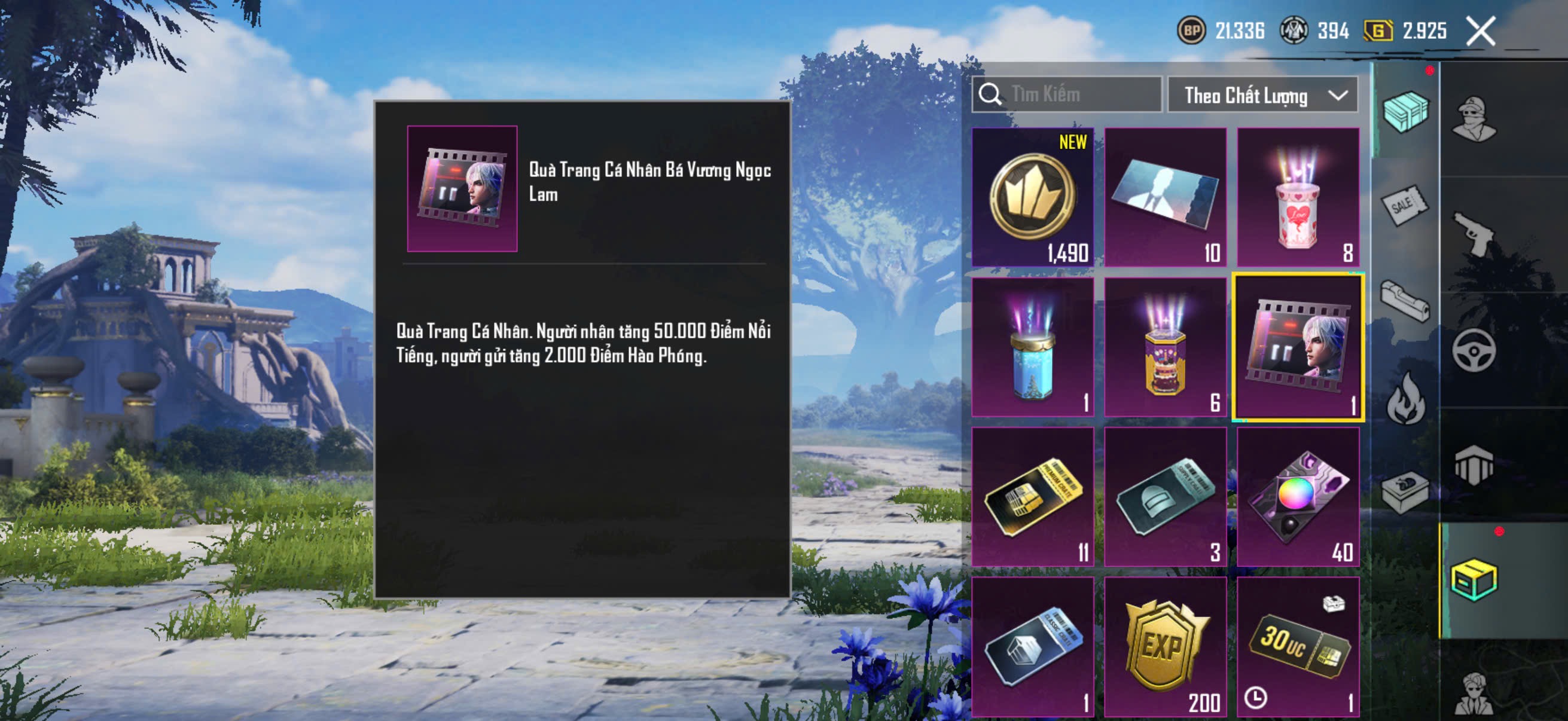
Task: Select the Bá Vương Ngọc Lam gift
Action: pos(1298,347)
